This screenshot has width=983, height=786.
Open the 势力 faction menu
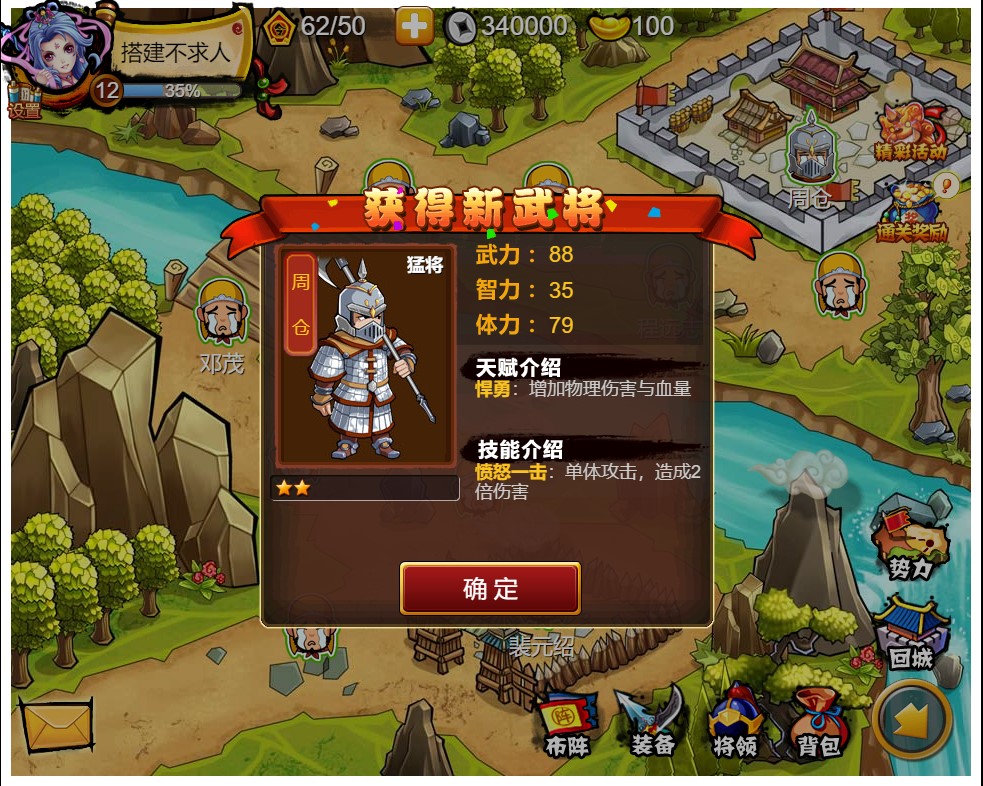(910, 546)
